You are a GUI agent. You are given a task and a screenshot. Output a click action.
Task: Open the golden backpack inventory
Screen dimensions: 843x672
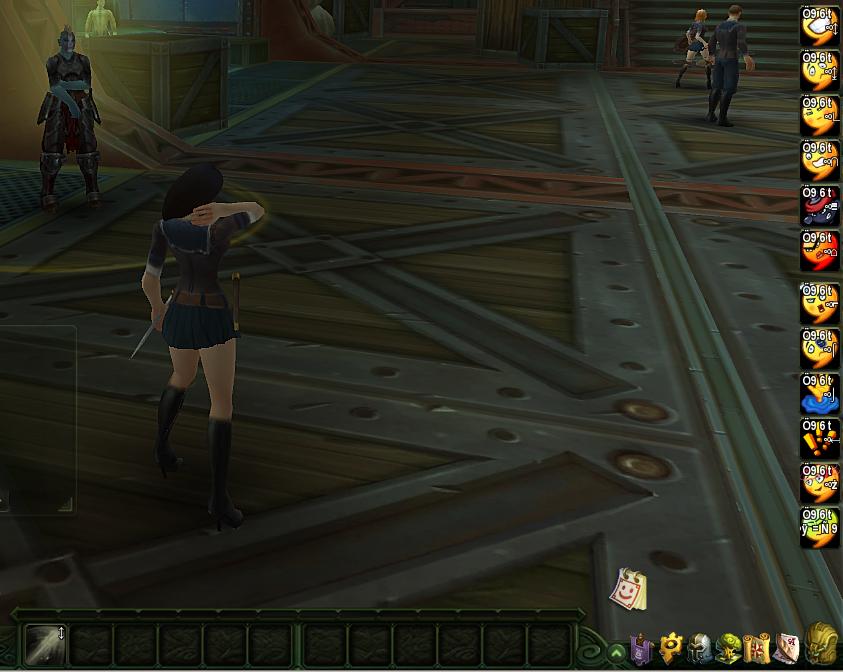822,645
